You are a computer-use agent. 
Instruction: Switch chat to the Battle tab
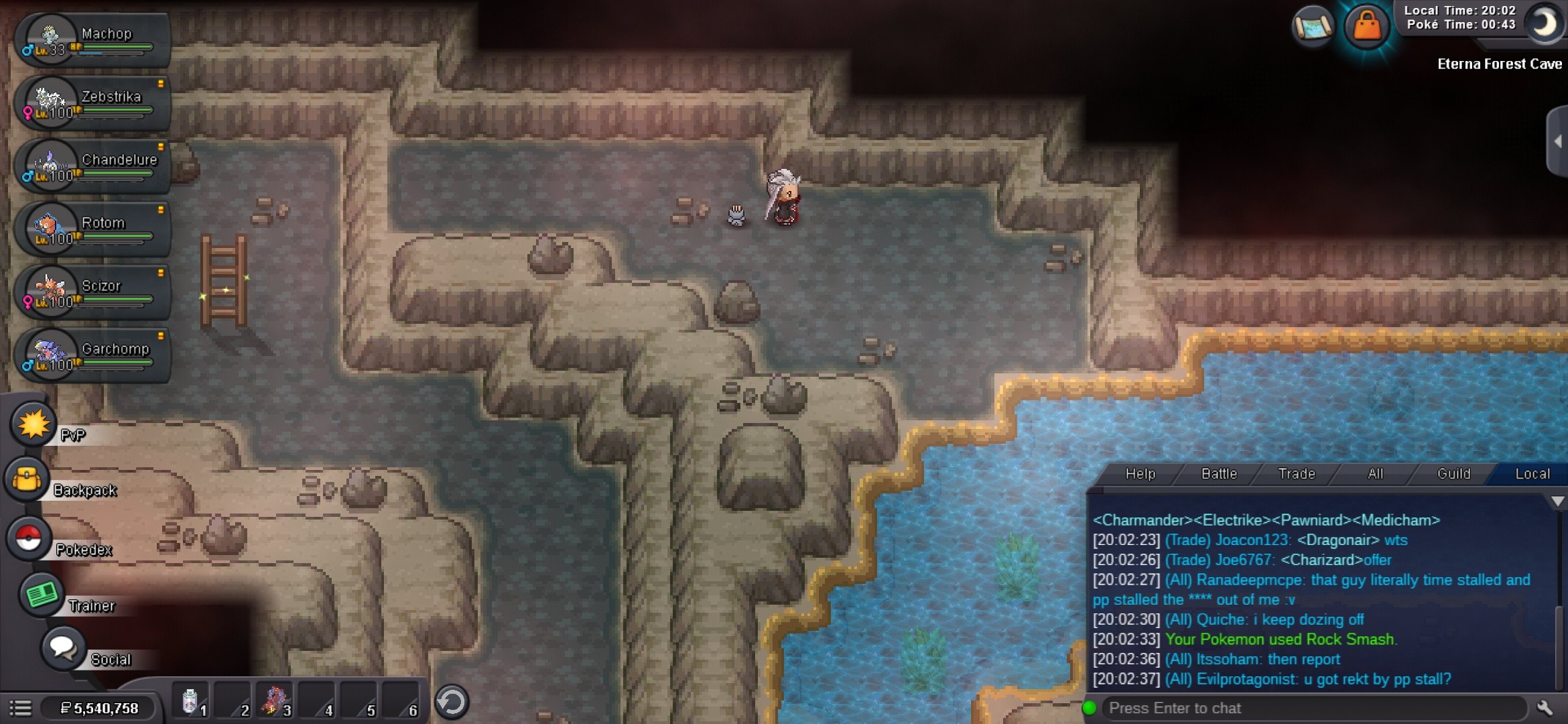point(1219,474)
